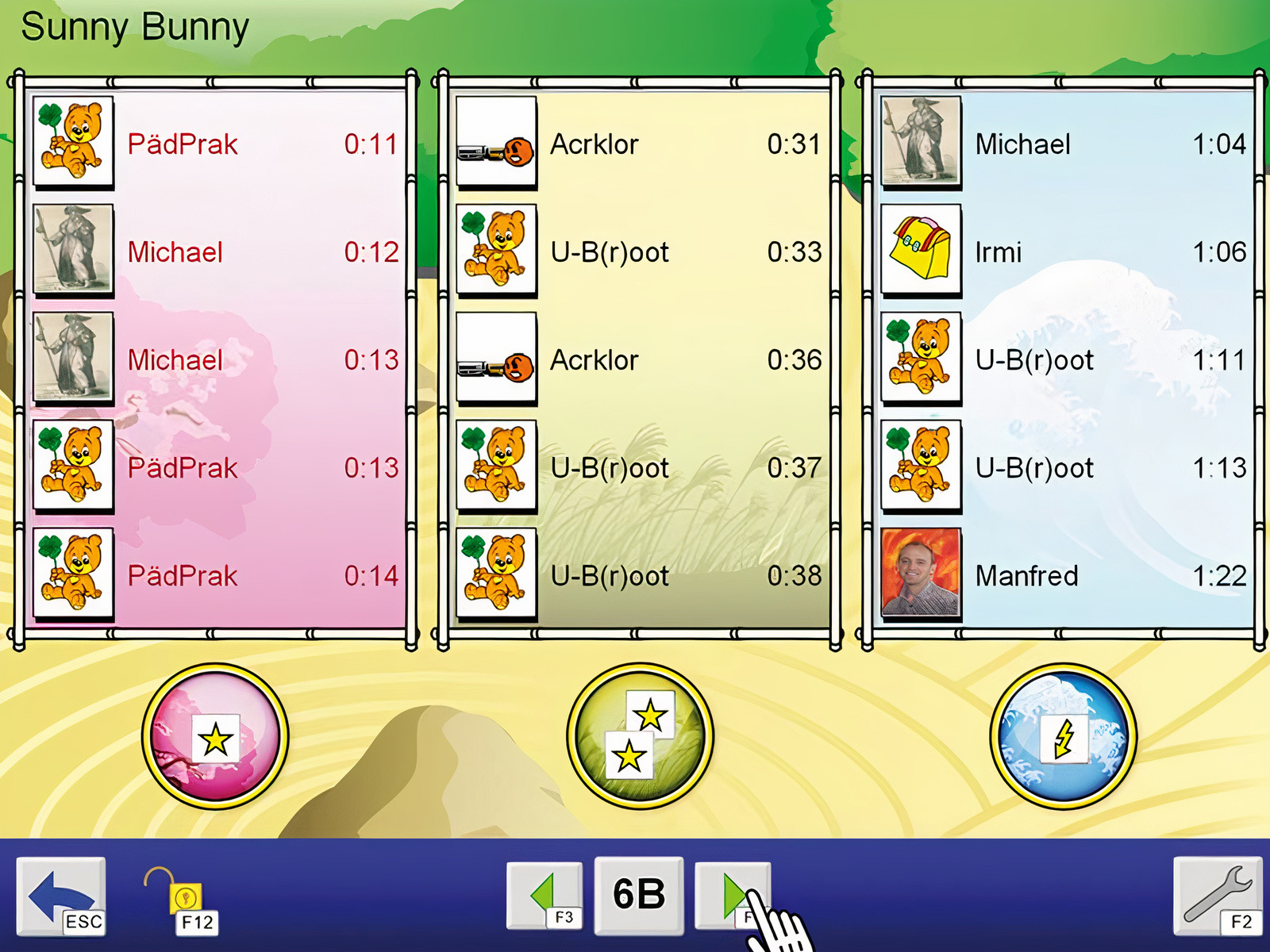
Task: Choose the green double-star mode orb
Action: pos(640,737)
